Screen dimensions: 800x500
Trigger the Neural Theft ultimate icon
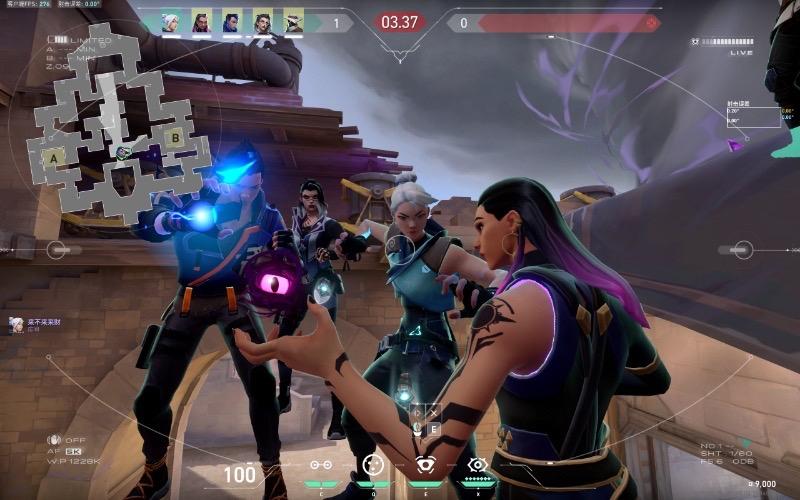tap(477, 464)
